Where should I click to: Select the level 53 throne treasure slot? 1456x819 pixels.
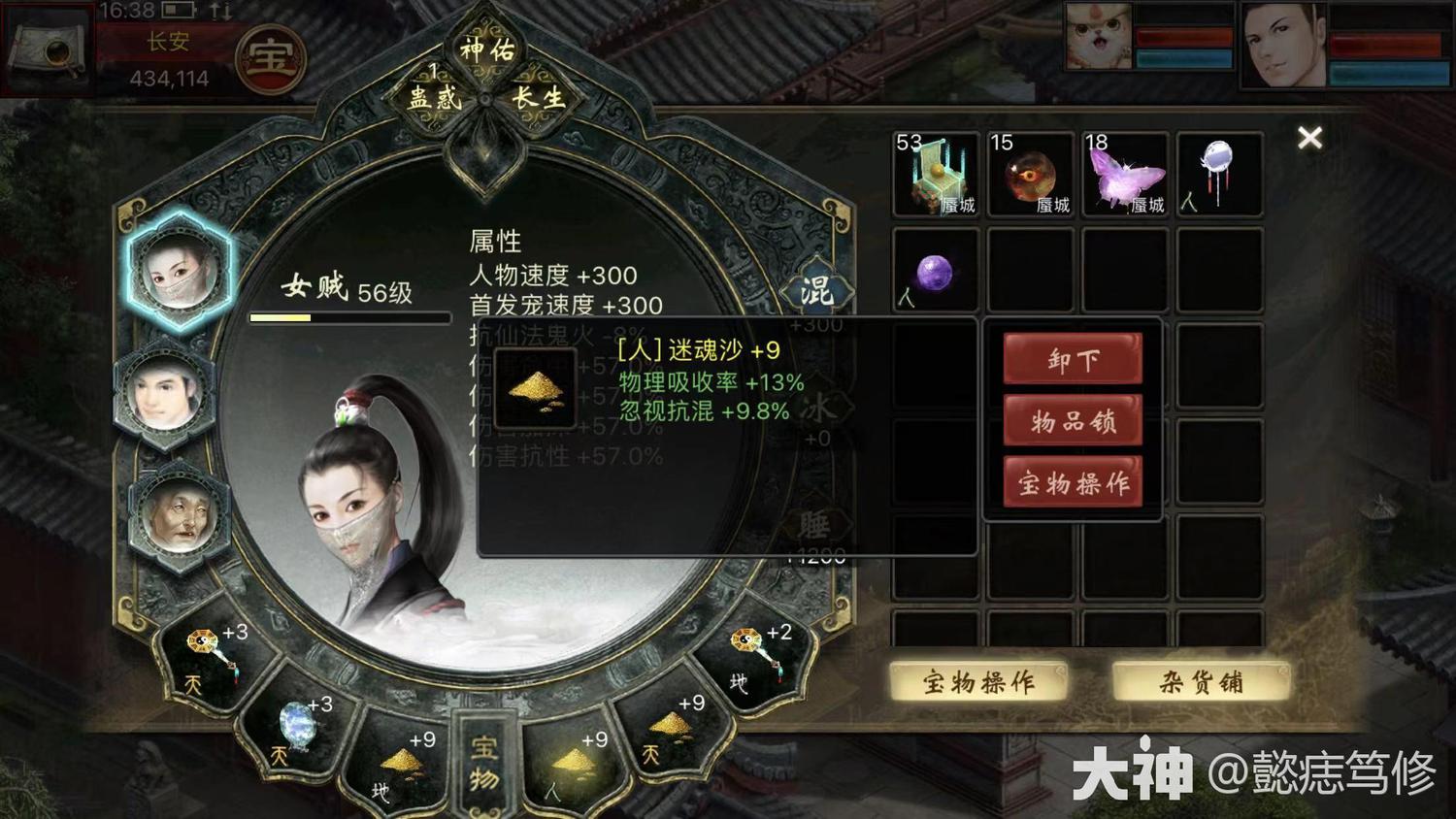point(935,175)
